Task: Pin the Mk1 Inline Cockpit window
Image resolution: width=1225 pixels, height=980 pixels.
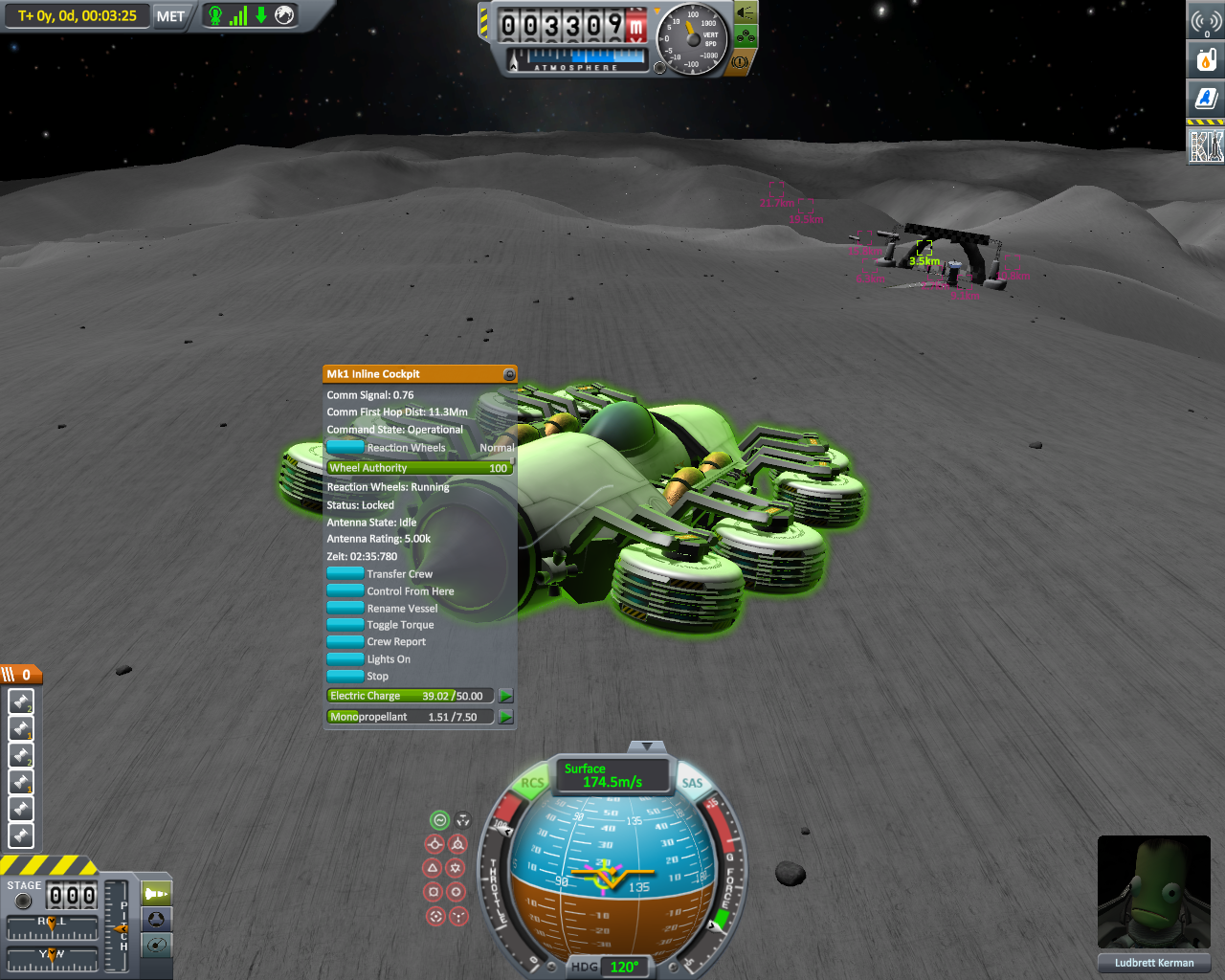Action: pos(509,374)
